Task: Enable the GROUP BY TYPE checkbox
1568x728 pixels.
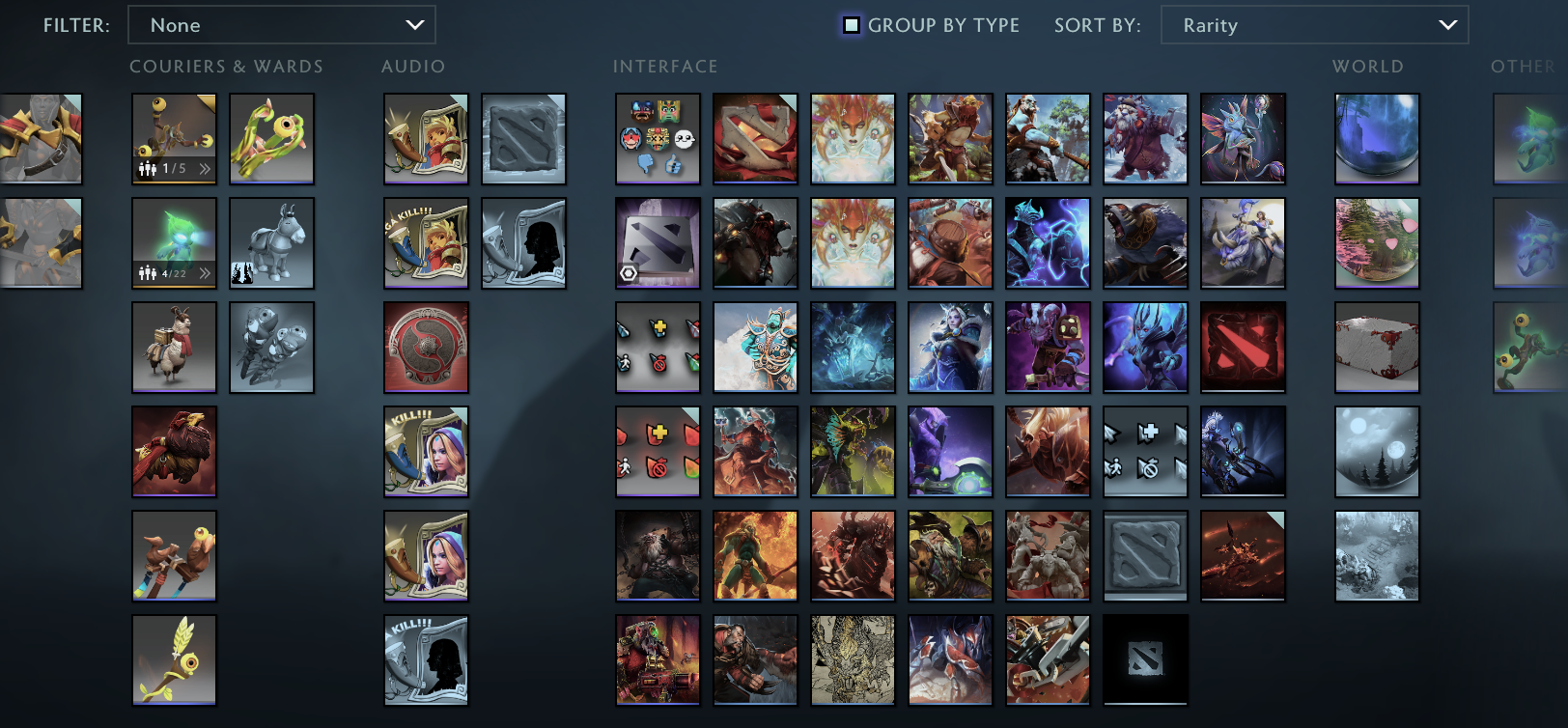Action: pos(850,25)
